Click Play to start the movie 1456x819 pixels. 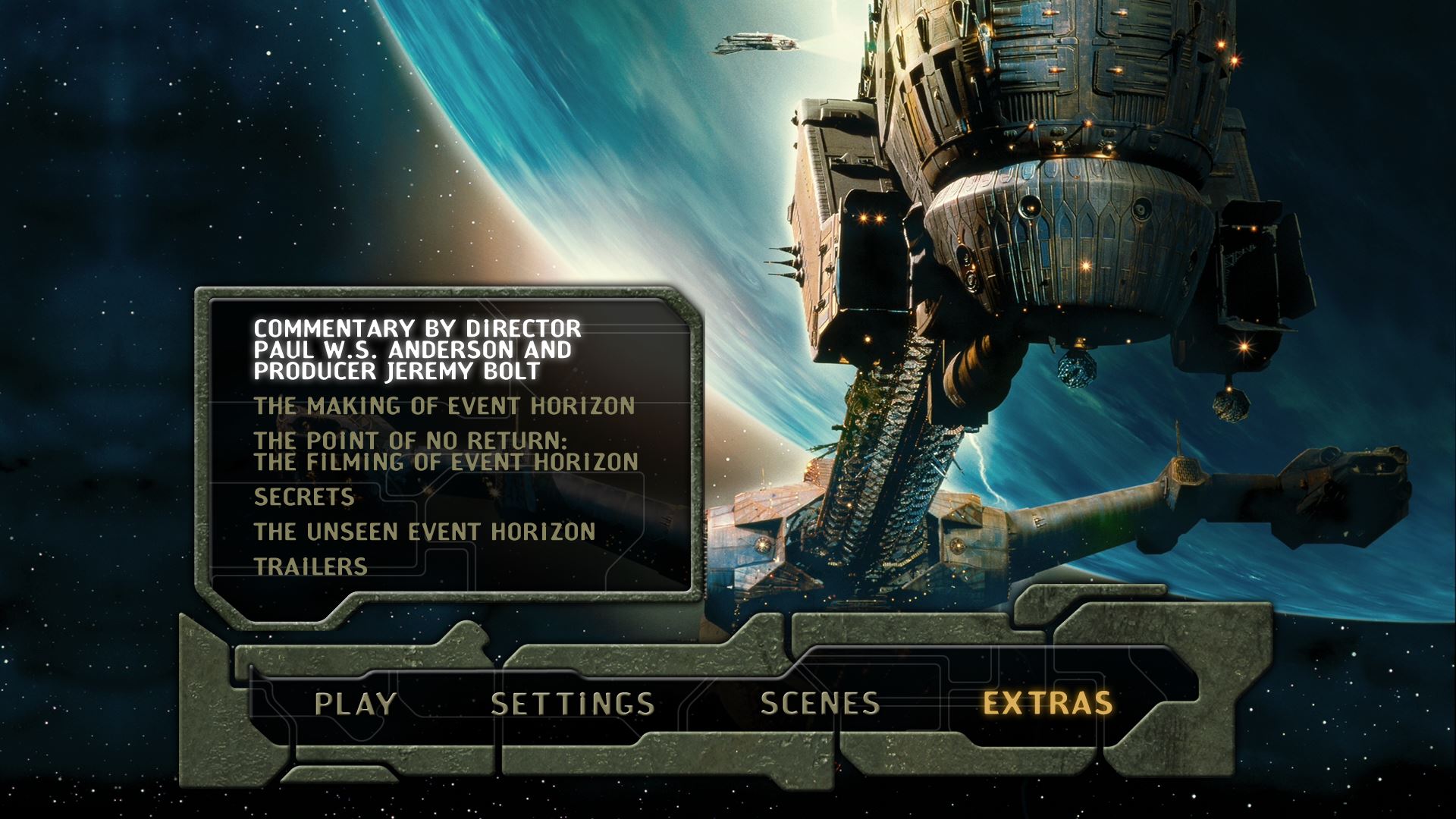pos(355,704)
